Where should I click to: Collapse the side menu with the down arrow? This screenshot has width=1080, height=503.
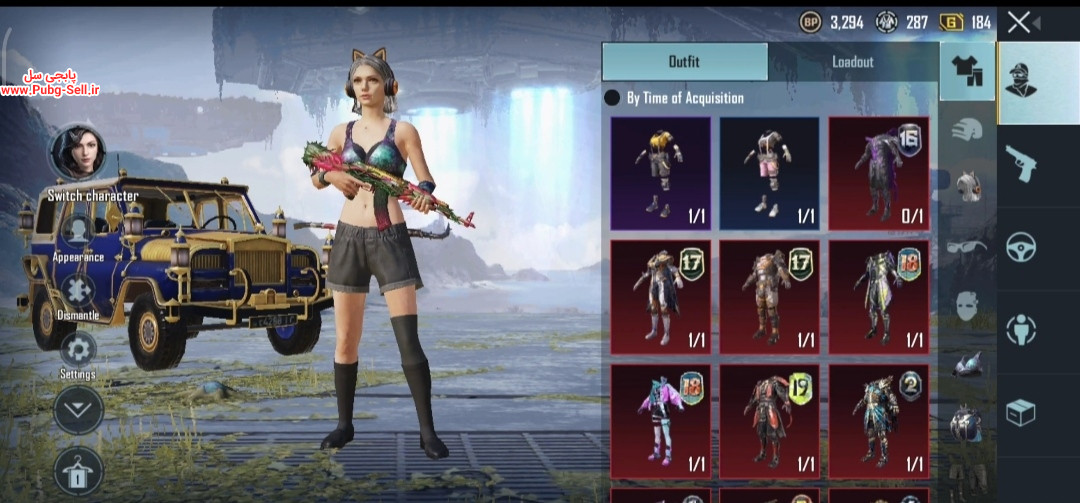pyautogui.click(x=78, y=409)
